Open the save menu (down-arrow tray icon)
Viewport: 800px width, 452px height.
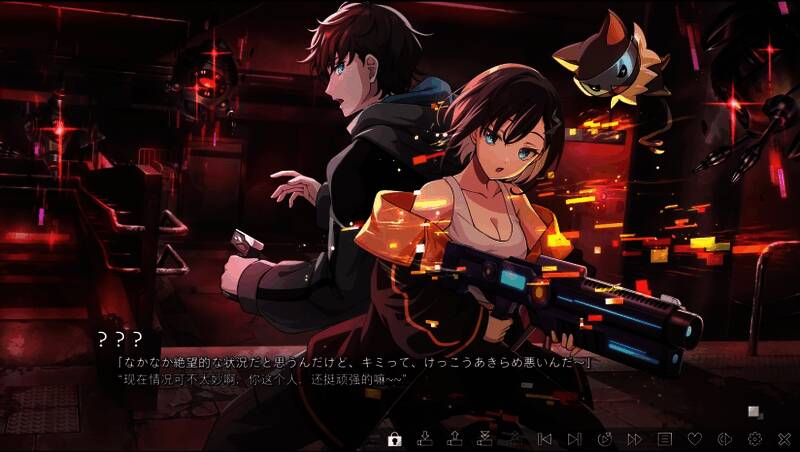pos(425,438)
